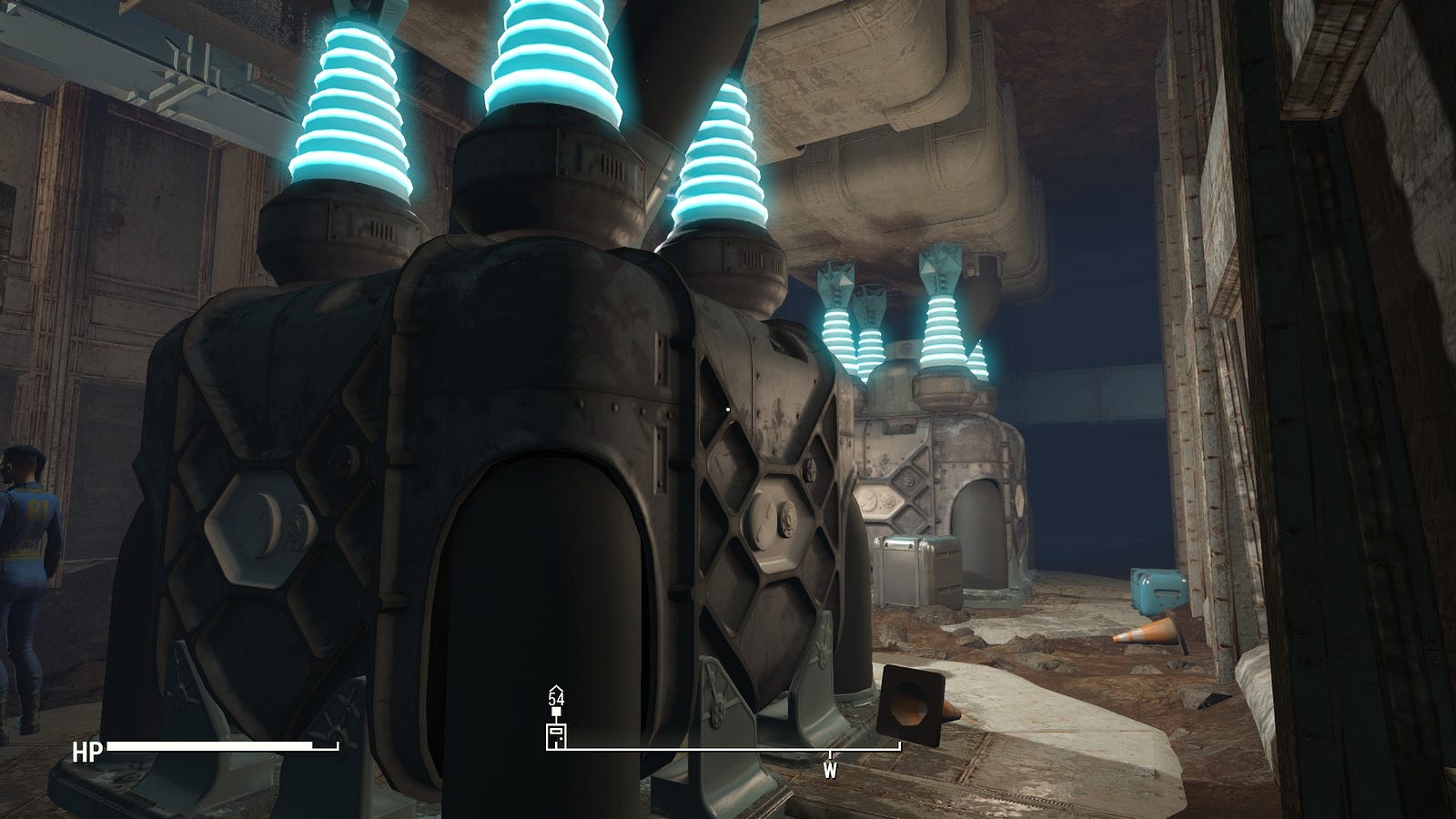This screenshot has width=1456, height=819.
Task: Click the door location marker on the compass
Action: tap(555, 736)
